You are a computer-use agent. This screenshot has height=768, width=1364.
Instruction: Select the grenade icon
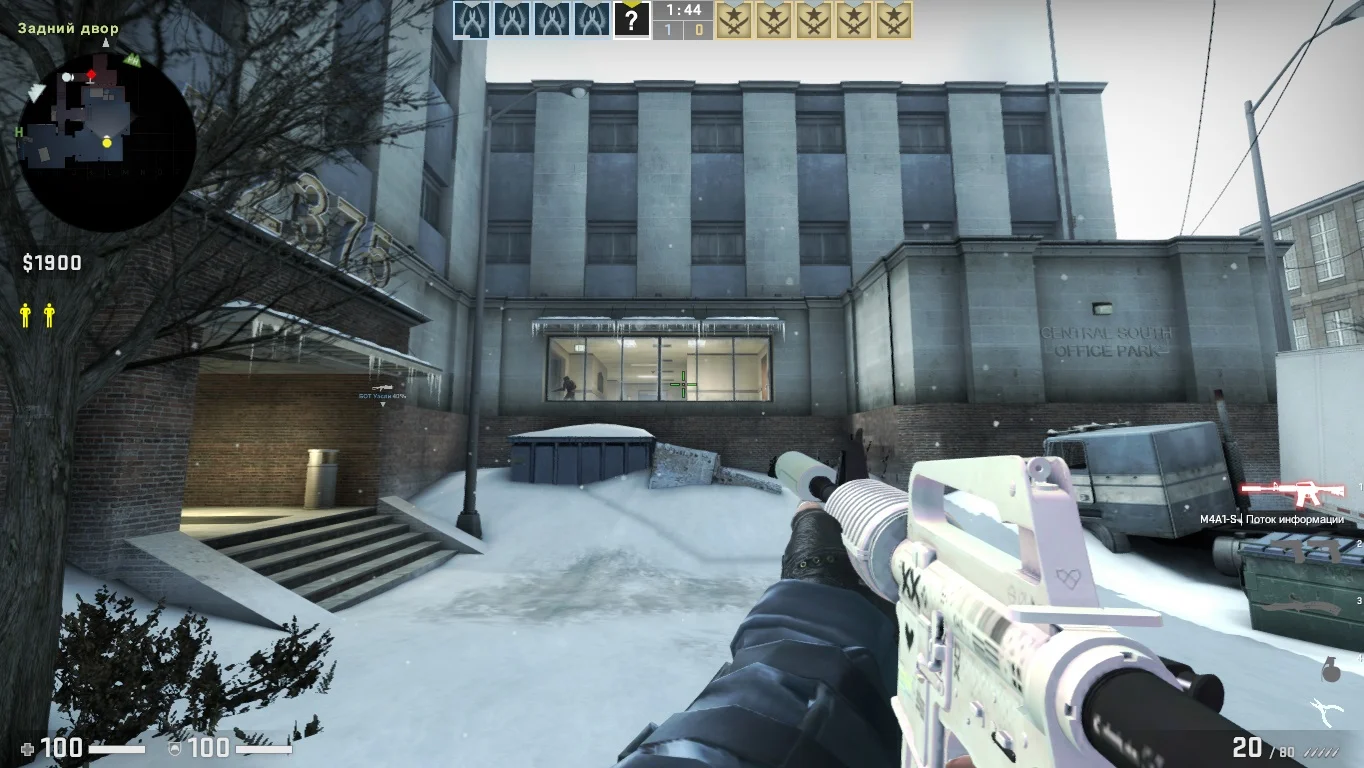pos(1330,670)
